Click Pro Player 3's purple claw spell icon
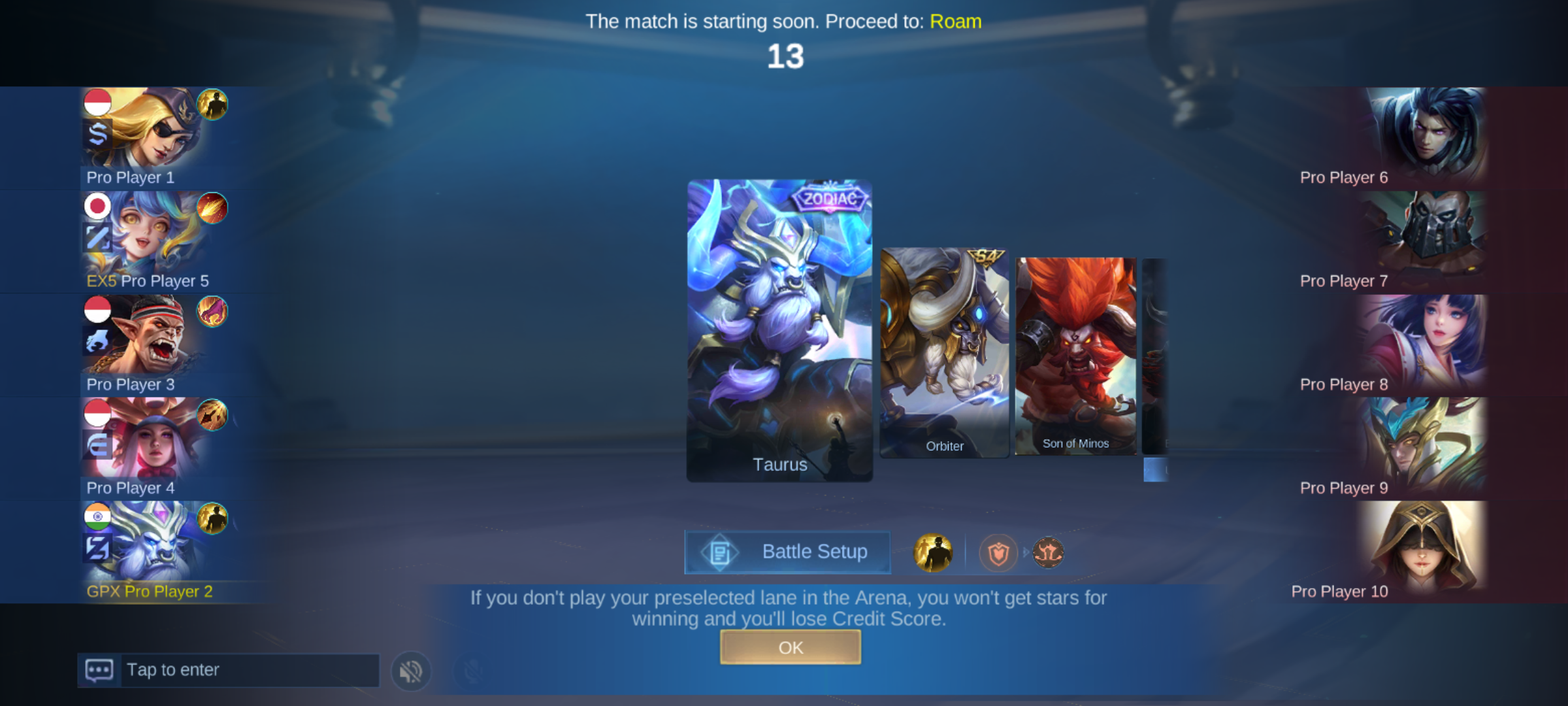The height and width of the screenshot is (706, 1568). pyautogui.click(x=214, y=311)
